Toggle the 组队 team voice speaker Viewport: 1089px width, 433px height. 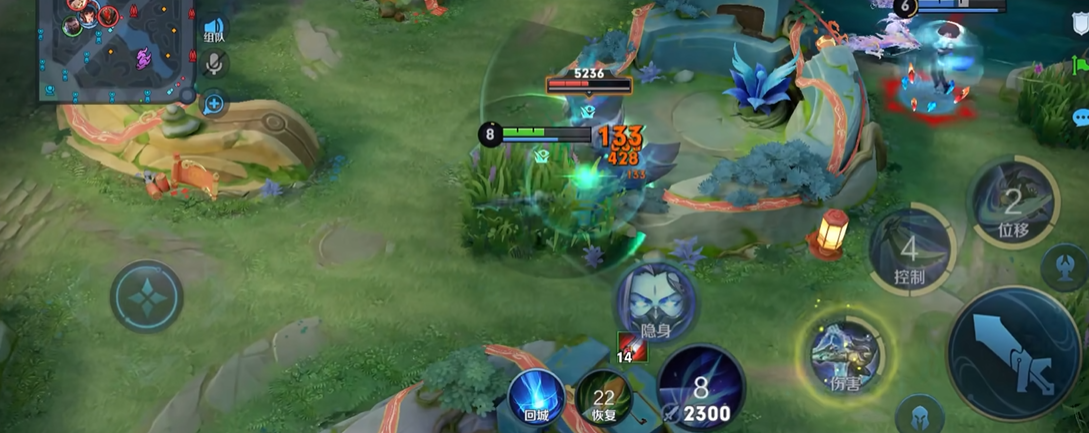(213, 29)
